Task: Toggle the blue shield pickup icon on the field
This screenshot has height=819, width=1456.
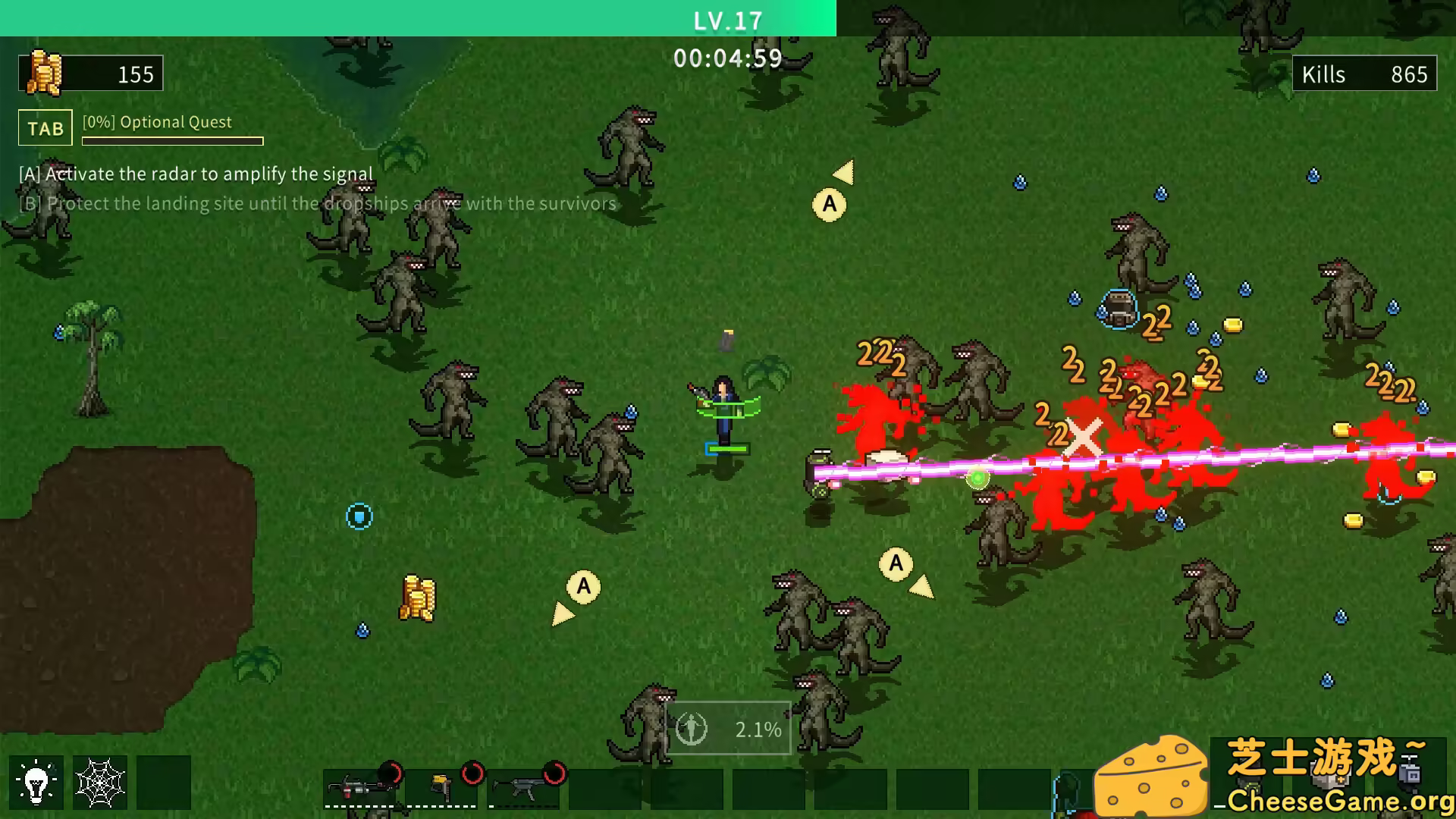Action: (358, 515)
